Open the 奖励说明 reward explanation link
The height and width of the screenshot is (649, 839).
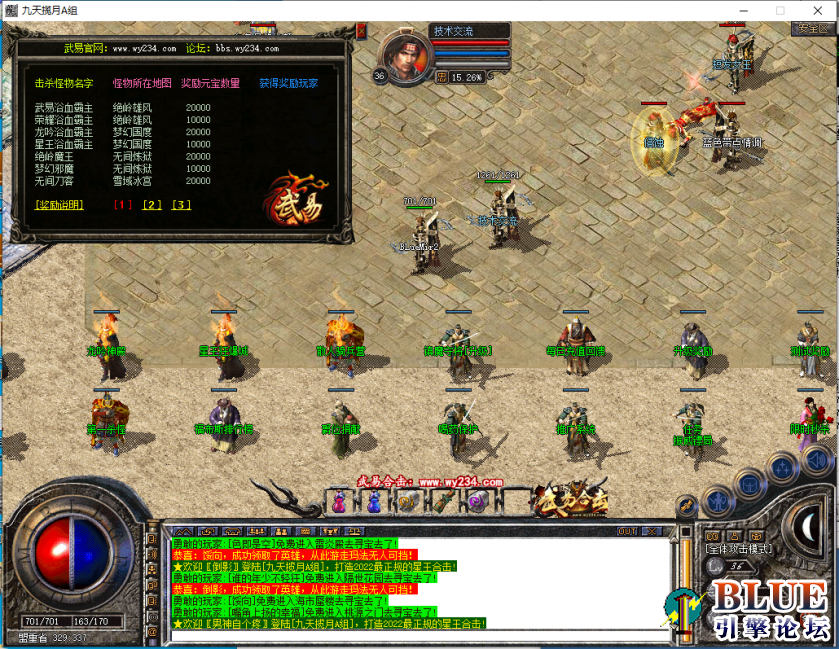point(59,205)
